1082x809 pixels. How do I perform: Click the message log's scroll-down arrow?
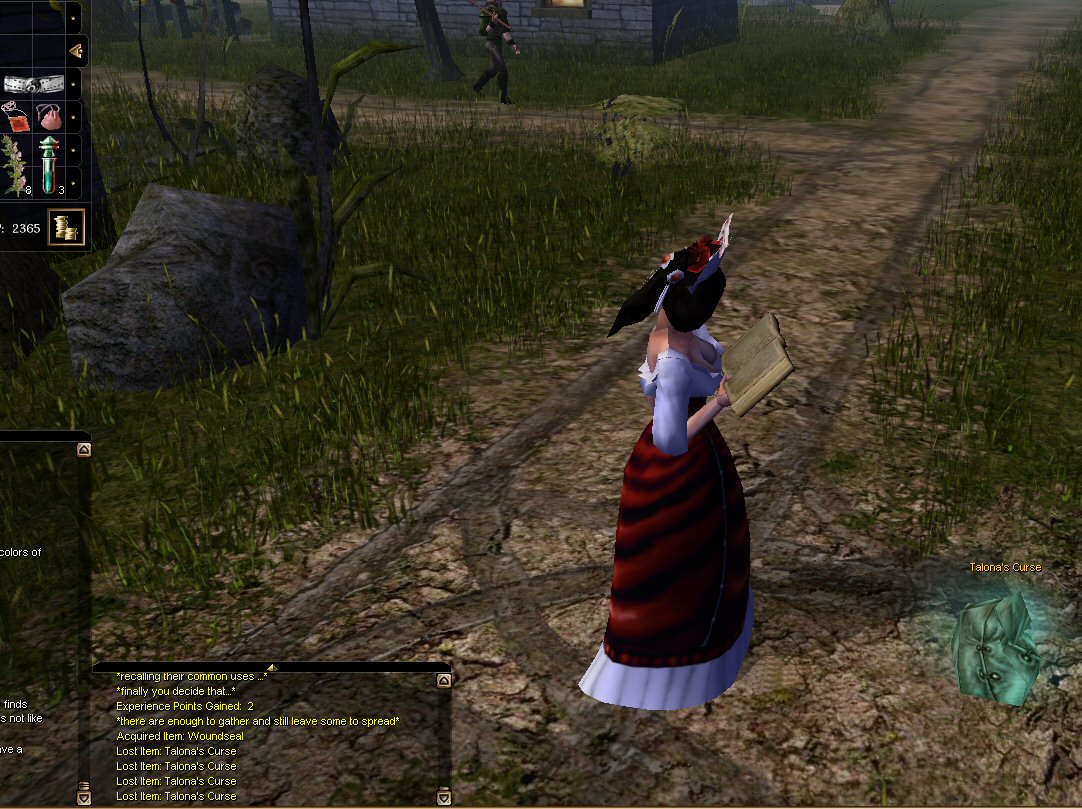tap(444, 797)
